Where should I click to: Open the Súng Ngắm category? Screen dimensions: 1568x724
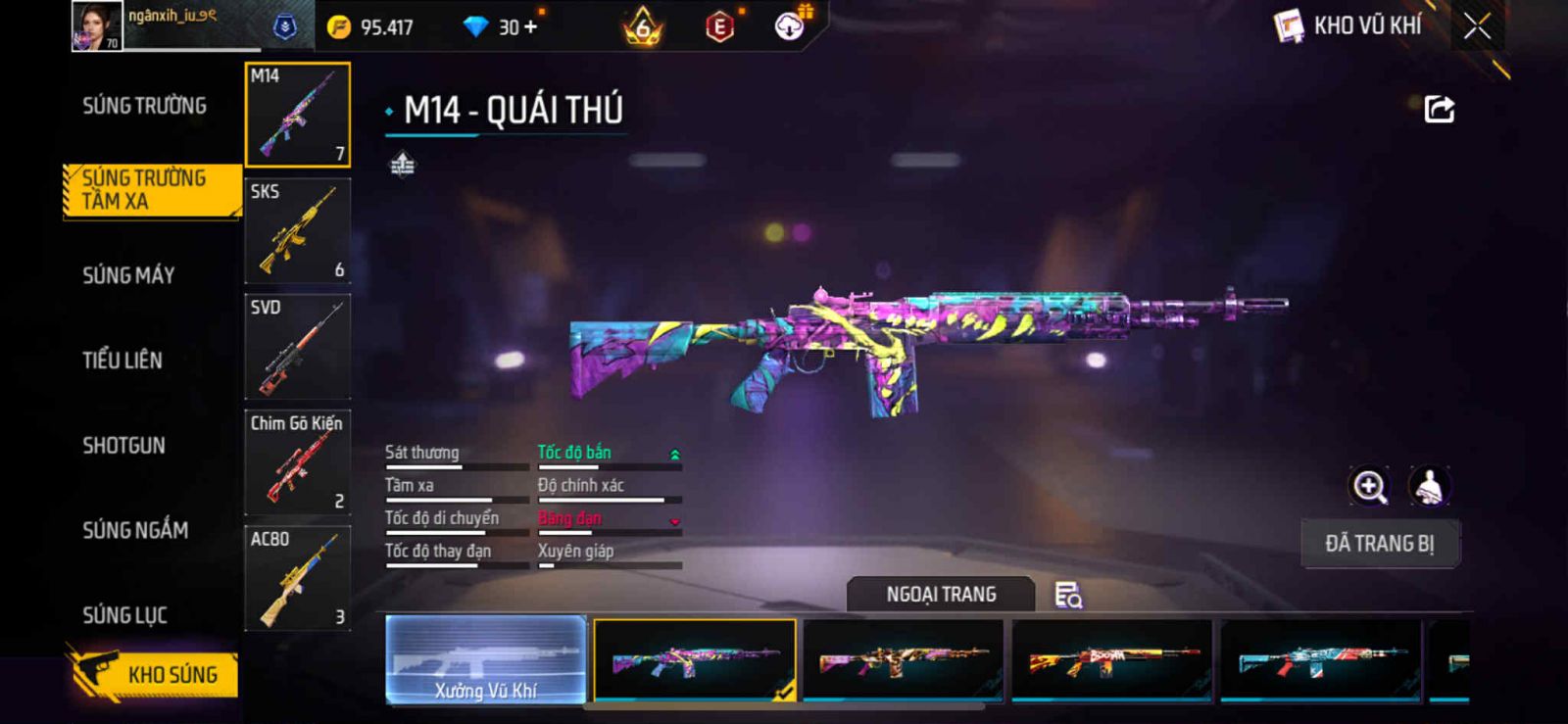(135, 530)
